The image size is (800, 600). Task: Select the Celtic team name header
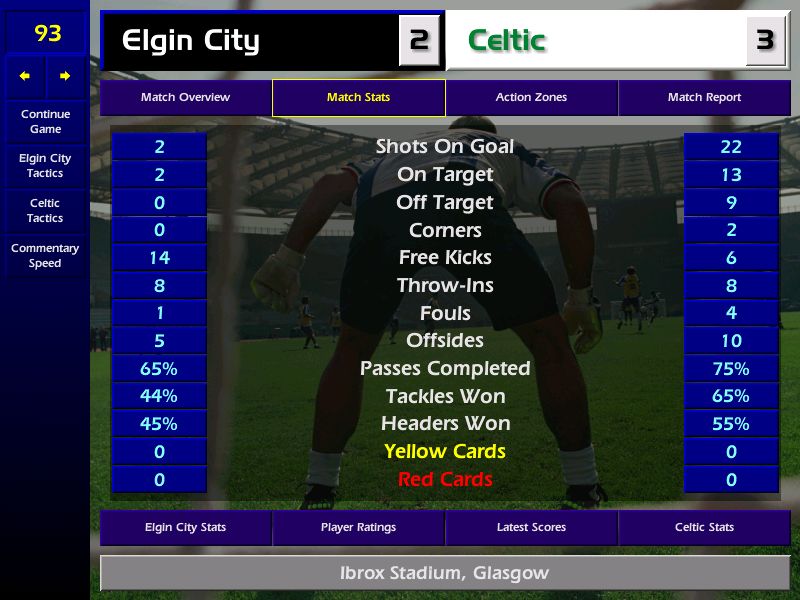(x=595, y=41)
